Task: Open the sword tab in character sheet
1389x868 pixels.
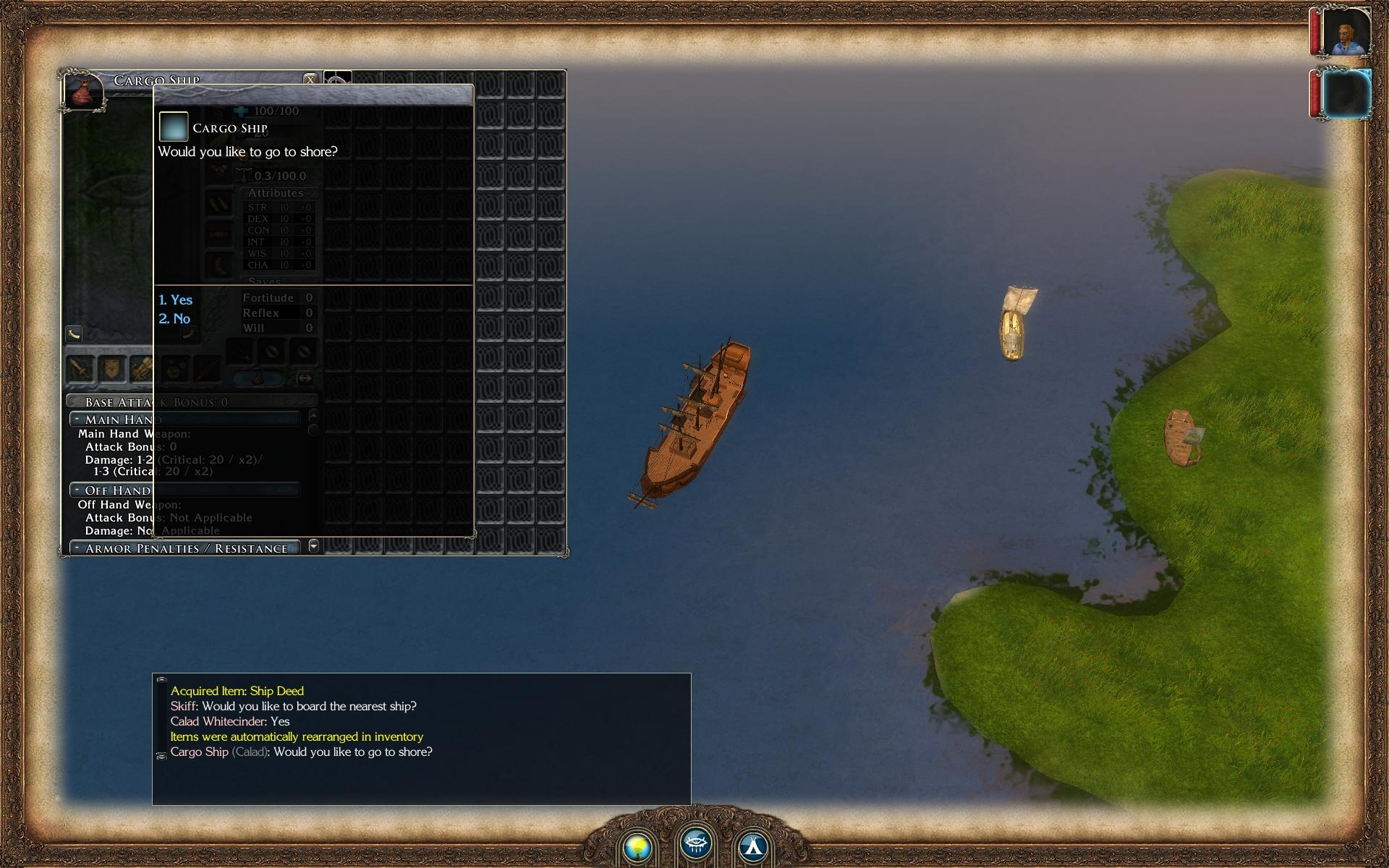Action: [x=80, y=369]
